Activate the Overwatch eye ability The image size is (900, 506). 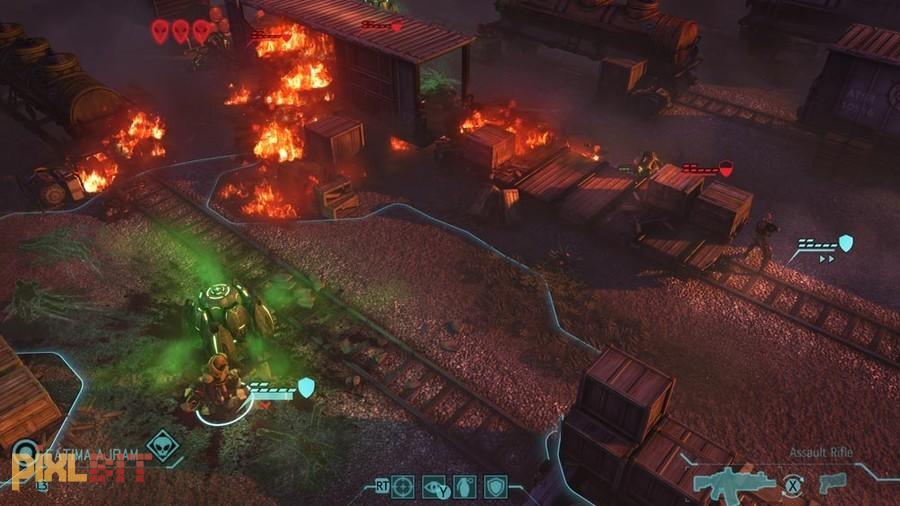tap(433, 487)
